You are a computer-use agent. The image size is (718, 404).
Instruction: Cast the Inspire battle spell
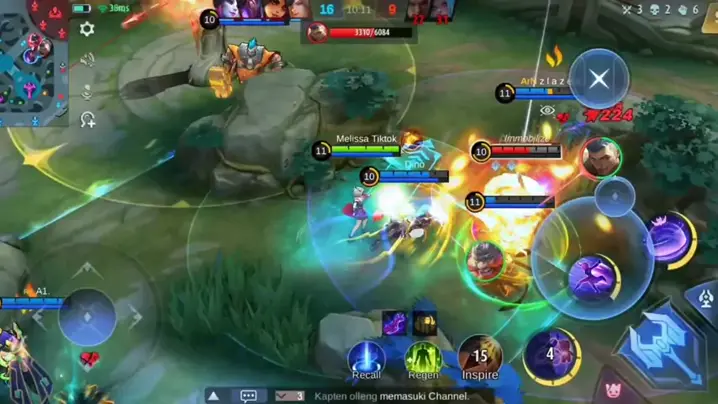[x=480, y=356]
